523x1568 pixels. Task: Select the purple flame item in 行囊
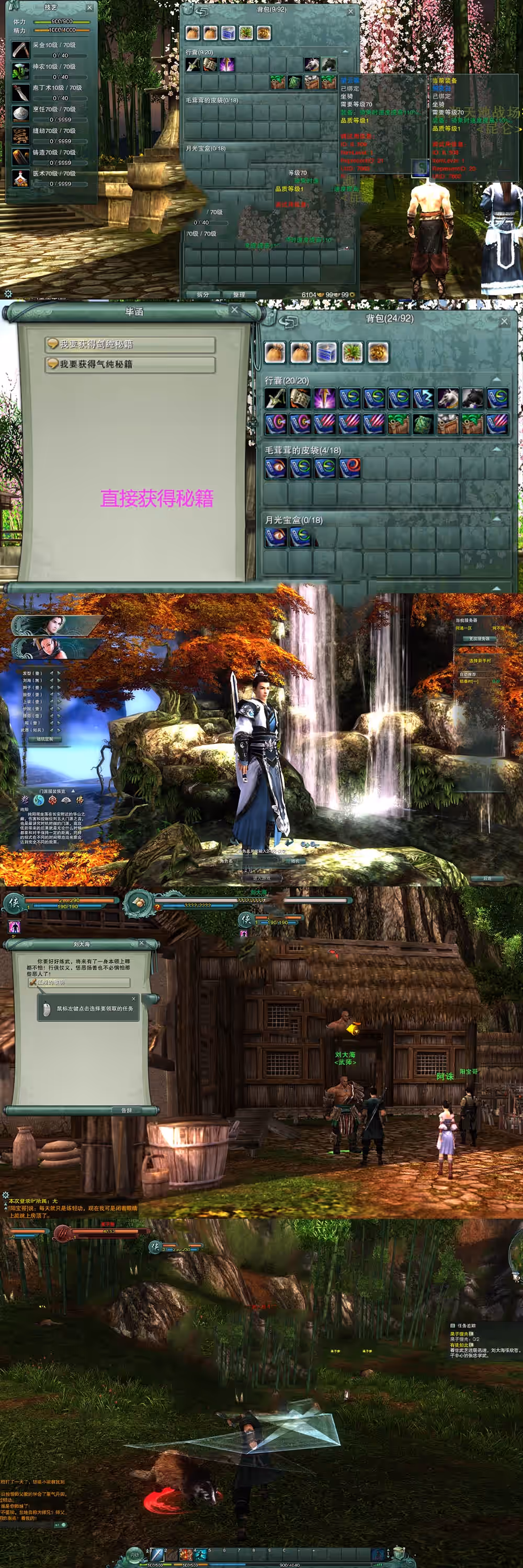click(x=324, y=398)
